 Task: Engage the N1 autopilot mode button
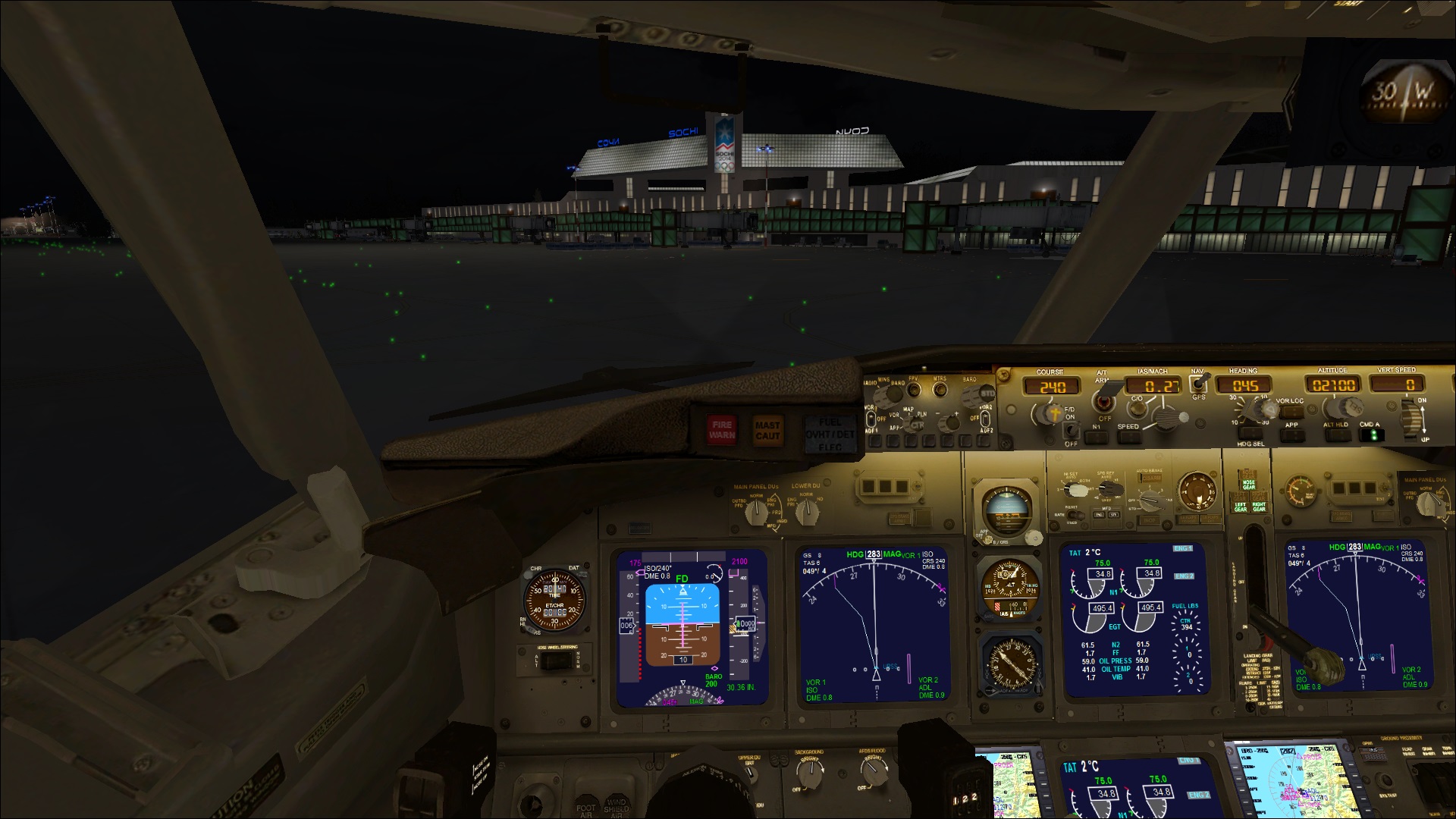pyautogui.click(x=1096, y=437)
